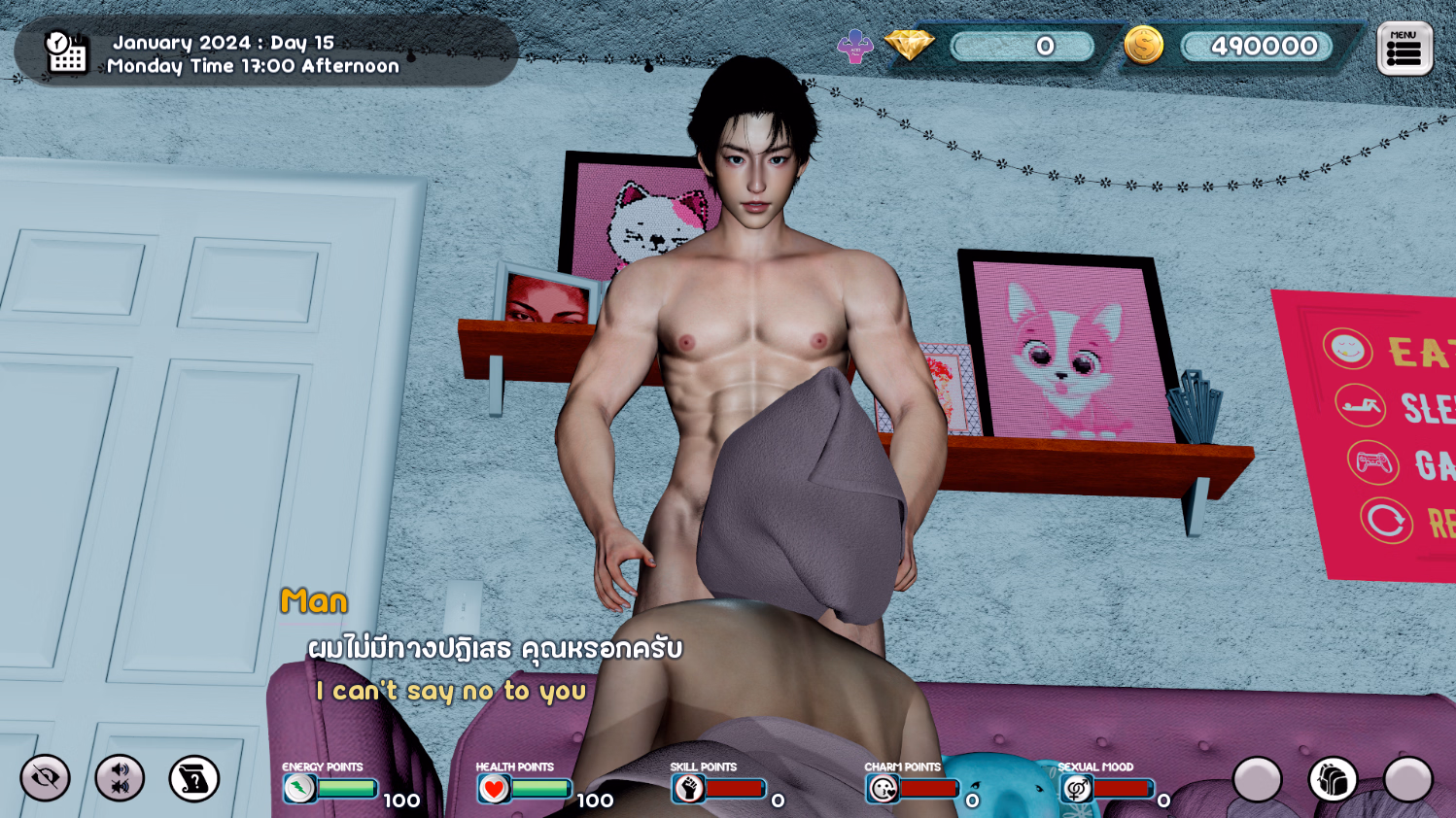Select the gold coin currency icon
1456x818 pixels.
pos(1143,46)
